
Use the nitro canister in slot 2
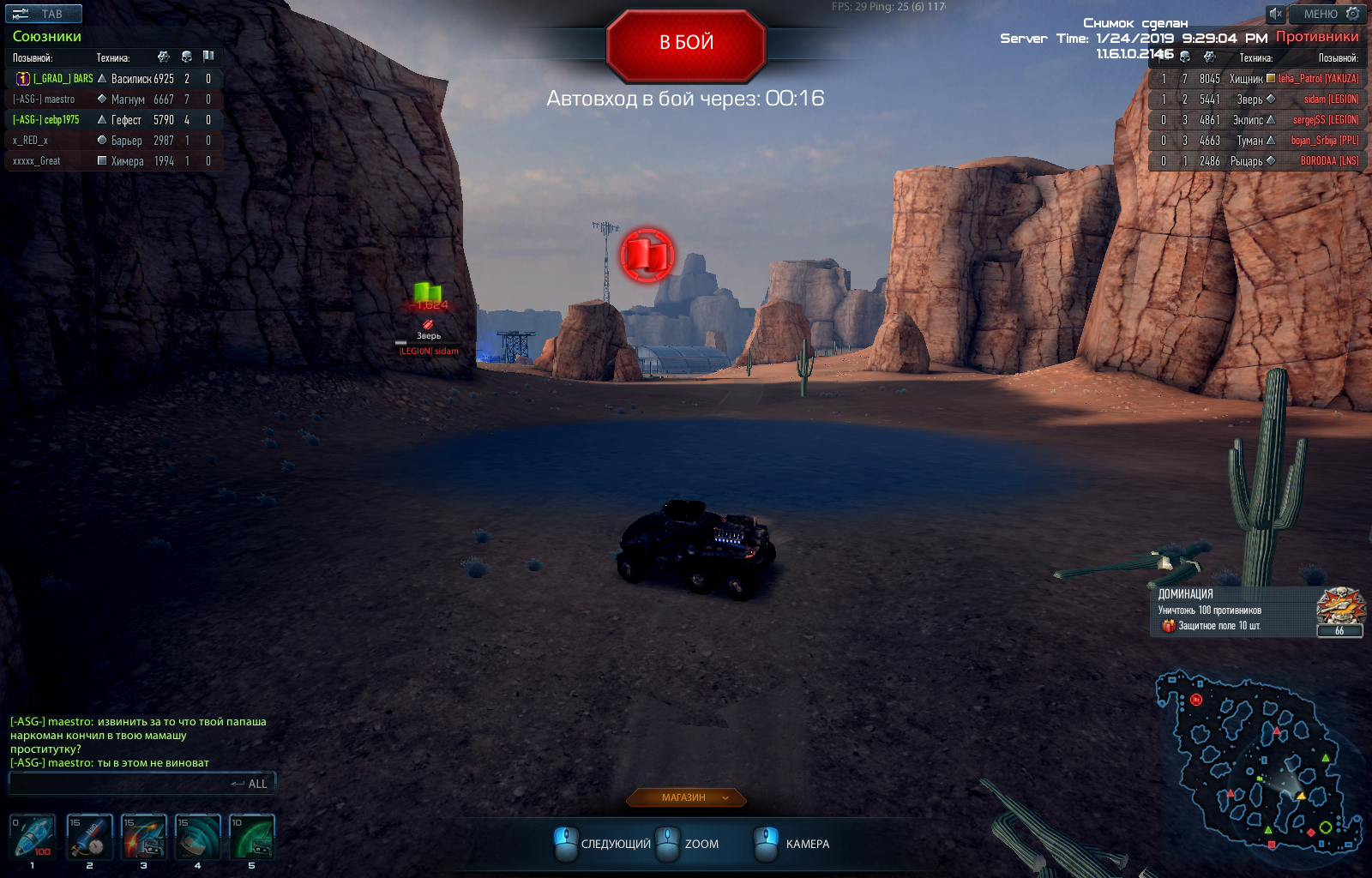[x=89, y=836]
